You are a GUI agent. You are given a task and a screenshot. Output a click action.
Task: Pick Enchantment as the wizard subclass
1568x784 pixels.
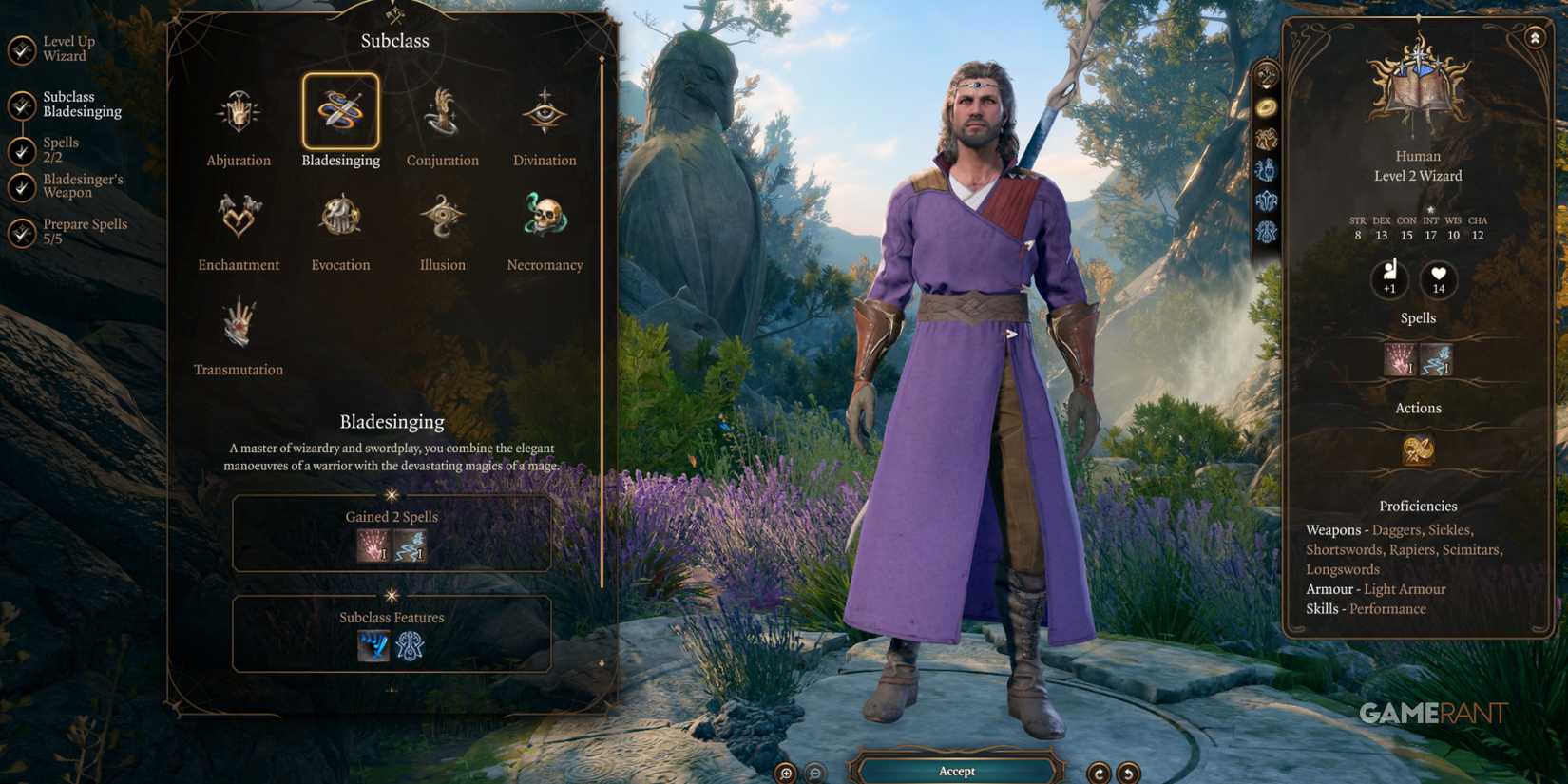(x=238, y=217)
